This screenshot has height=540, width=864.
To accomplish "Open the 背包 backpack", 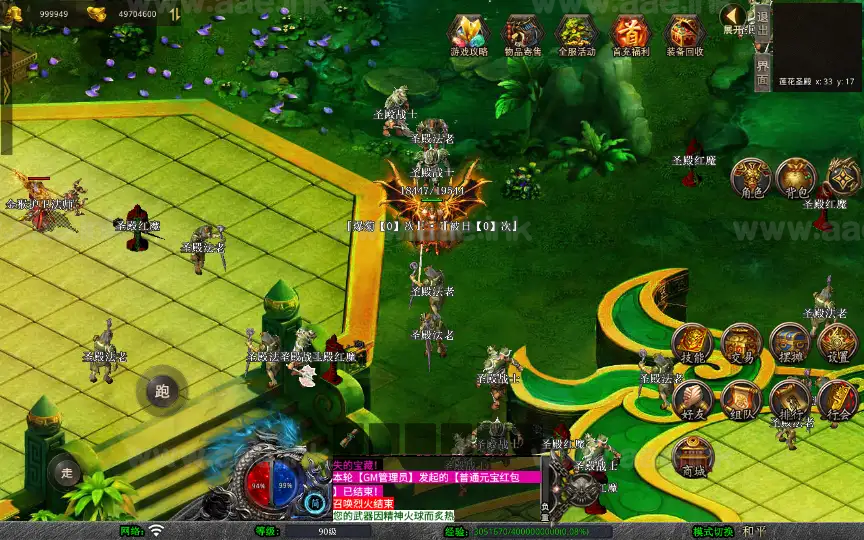I will (796, 178).
